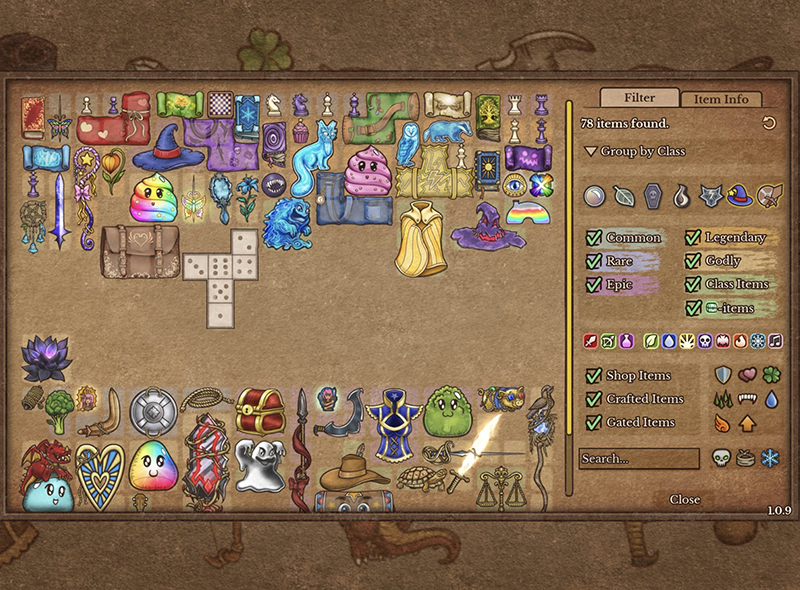Disable the Class Items checkbox

(694, 284)
